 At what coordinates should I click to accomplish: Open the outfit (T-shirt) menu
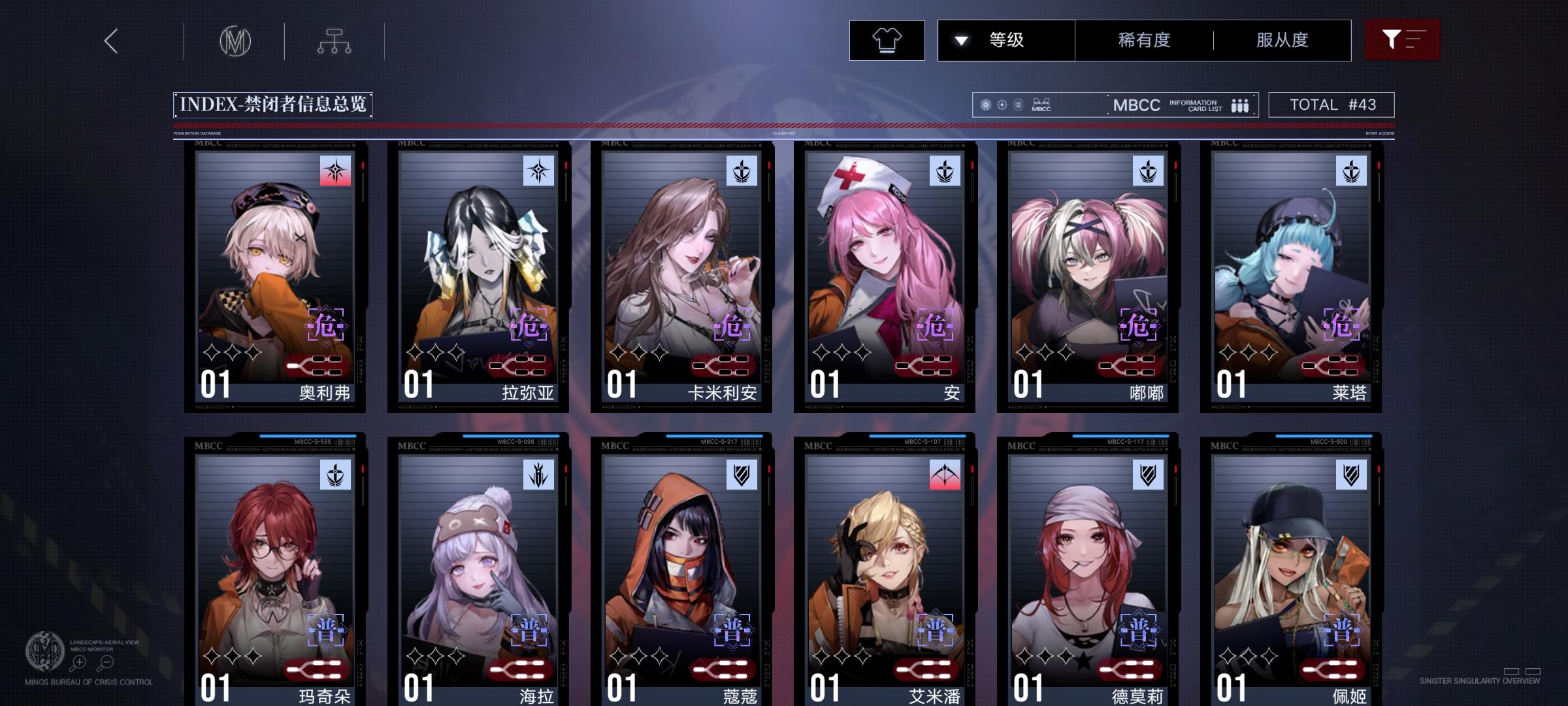[x=887, y=40]
